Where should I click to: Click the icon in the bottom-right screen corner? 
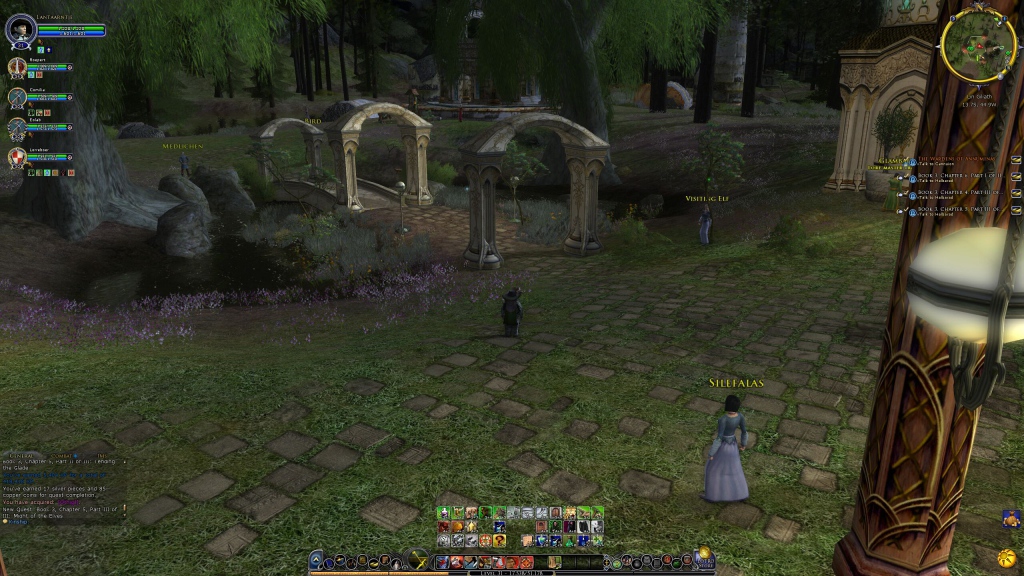1011,517
